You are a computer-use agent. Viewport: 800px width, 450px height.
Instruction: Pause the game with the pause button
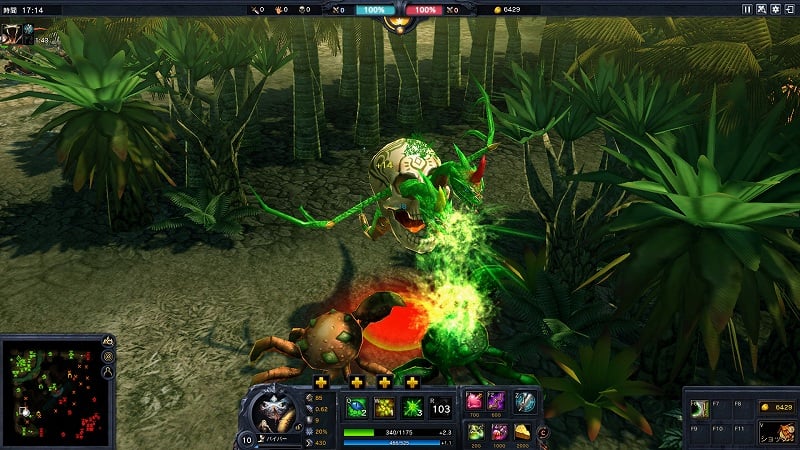point(747,9)
